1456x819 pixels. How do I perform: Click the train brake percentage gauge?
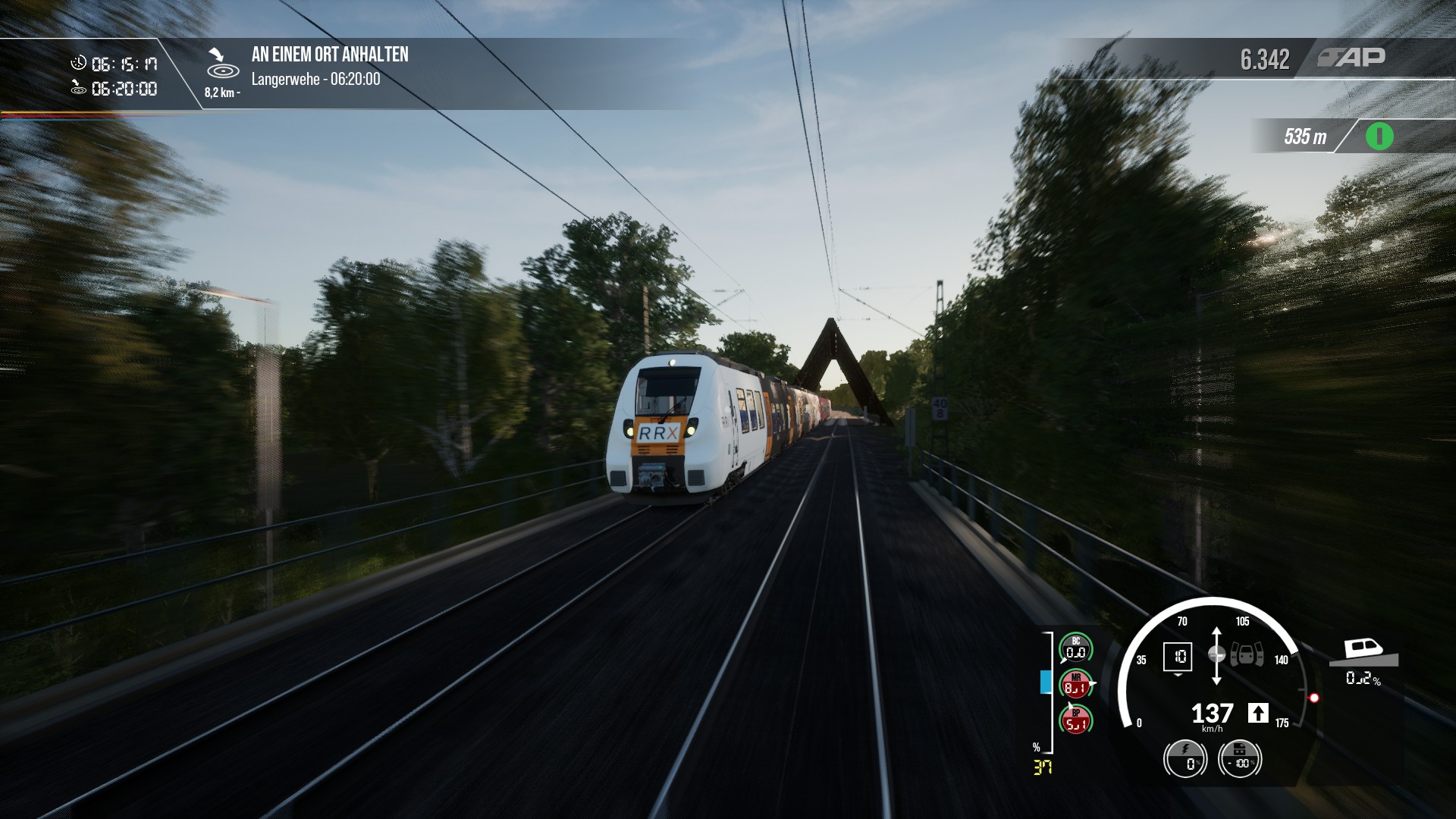tap(1239, 758)
